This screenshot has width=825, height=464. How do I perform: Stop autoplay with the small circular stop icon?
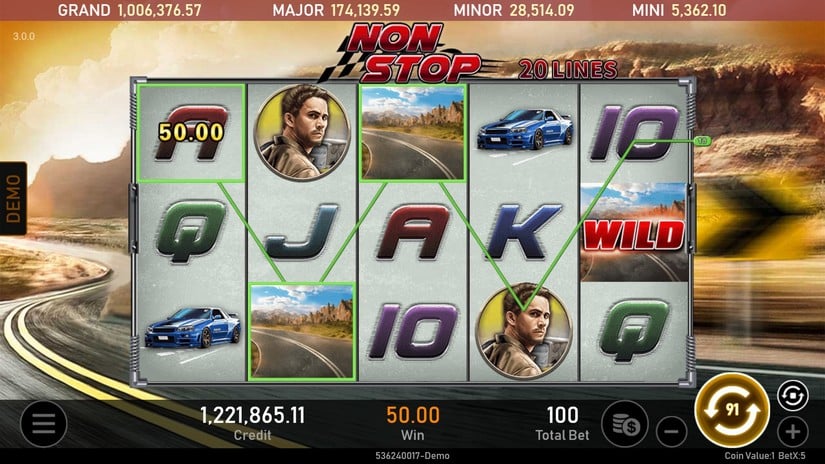tap(790, 396)
